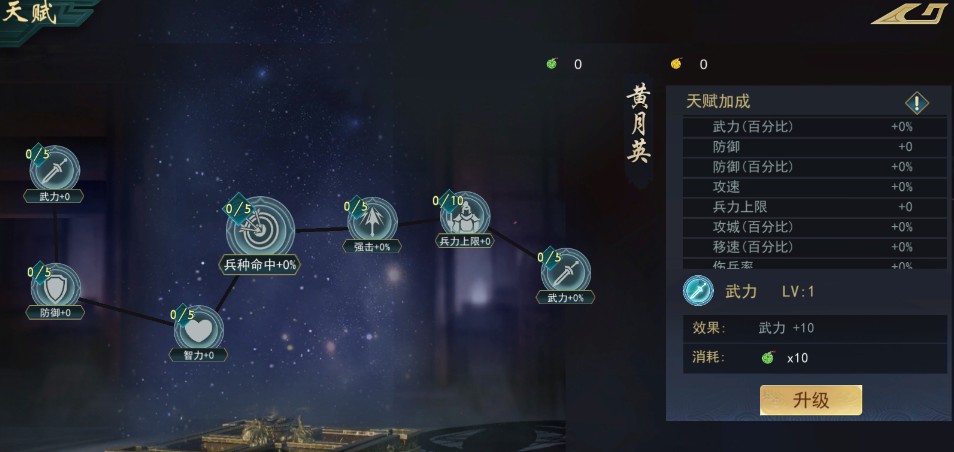The height and width of the screenshot is (452, 954).
Task: Select the 武力+0 sword talent node
Action: tap(55, 169)
